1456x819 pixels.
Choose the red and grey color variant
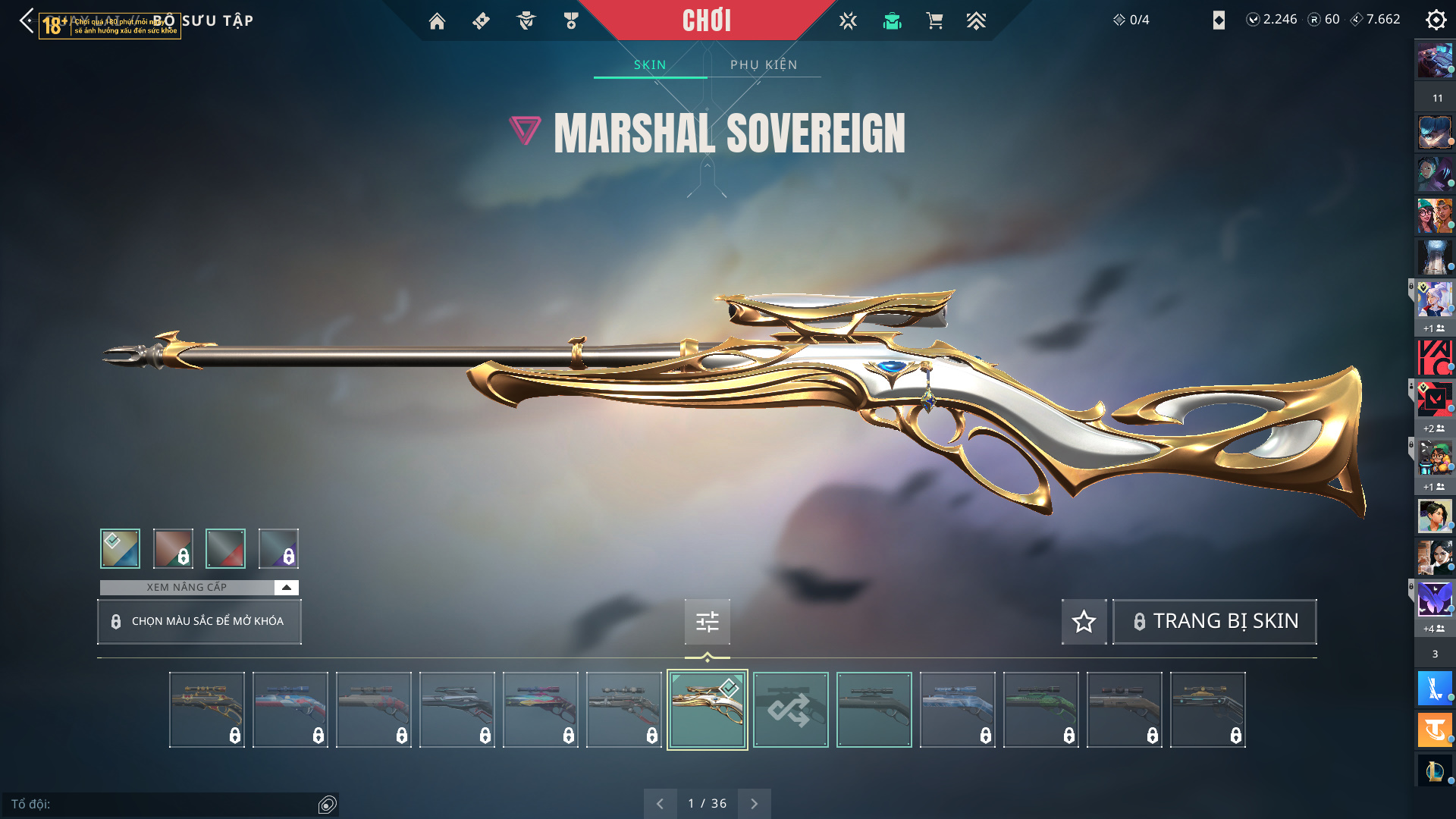pyautogui.click(x=225, y=548)
